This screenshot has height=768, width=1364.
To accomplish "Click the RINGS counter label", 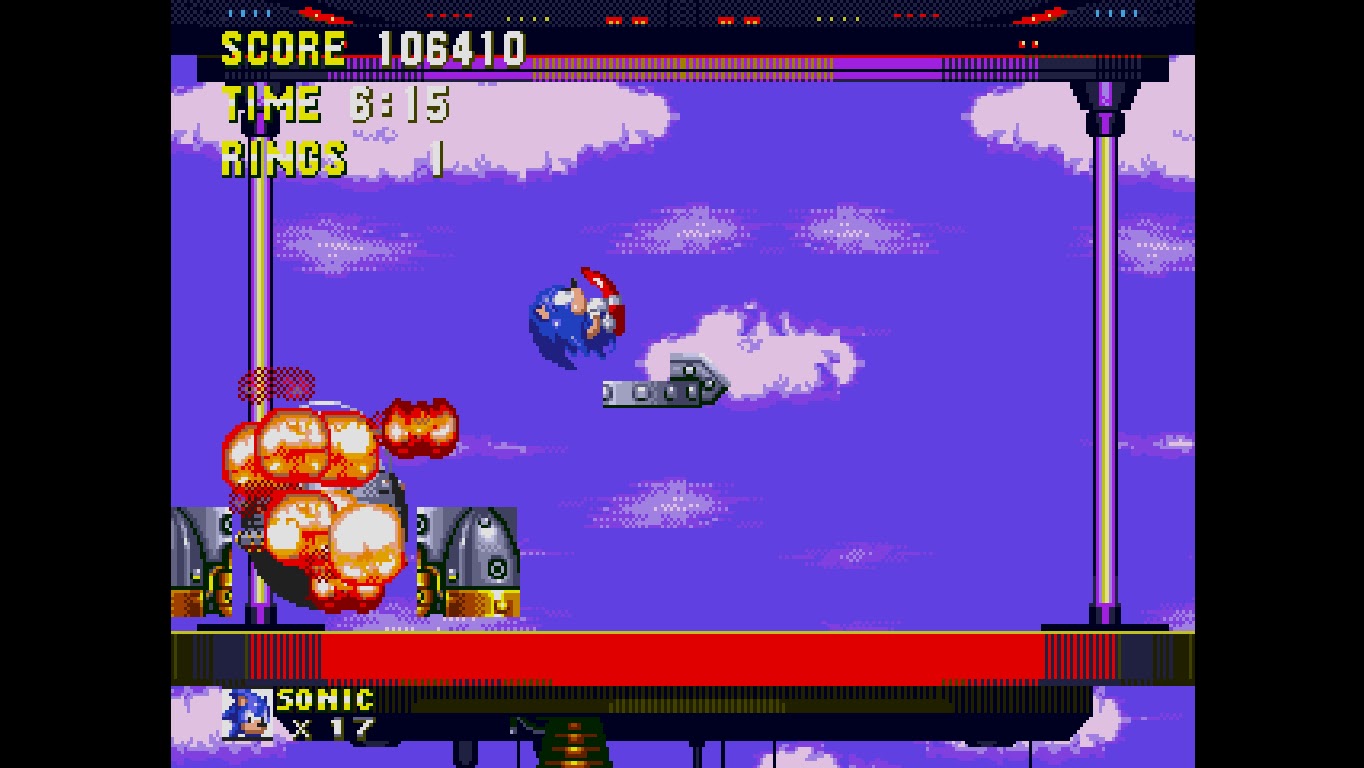I will point(282,157).
